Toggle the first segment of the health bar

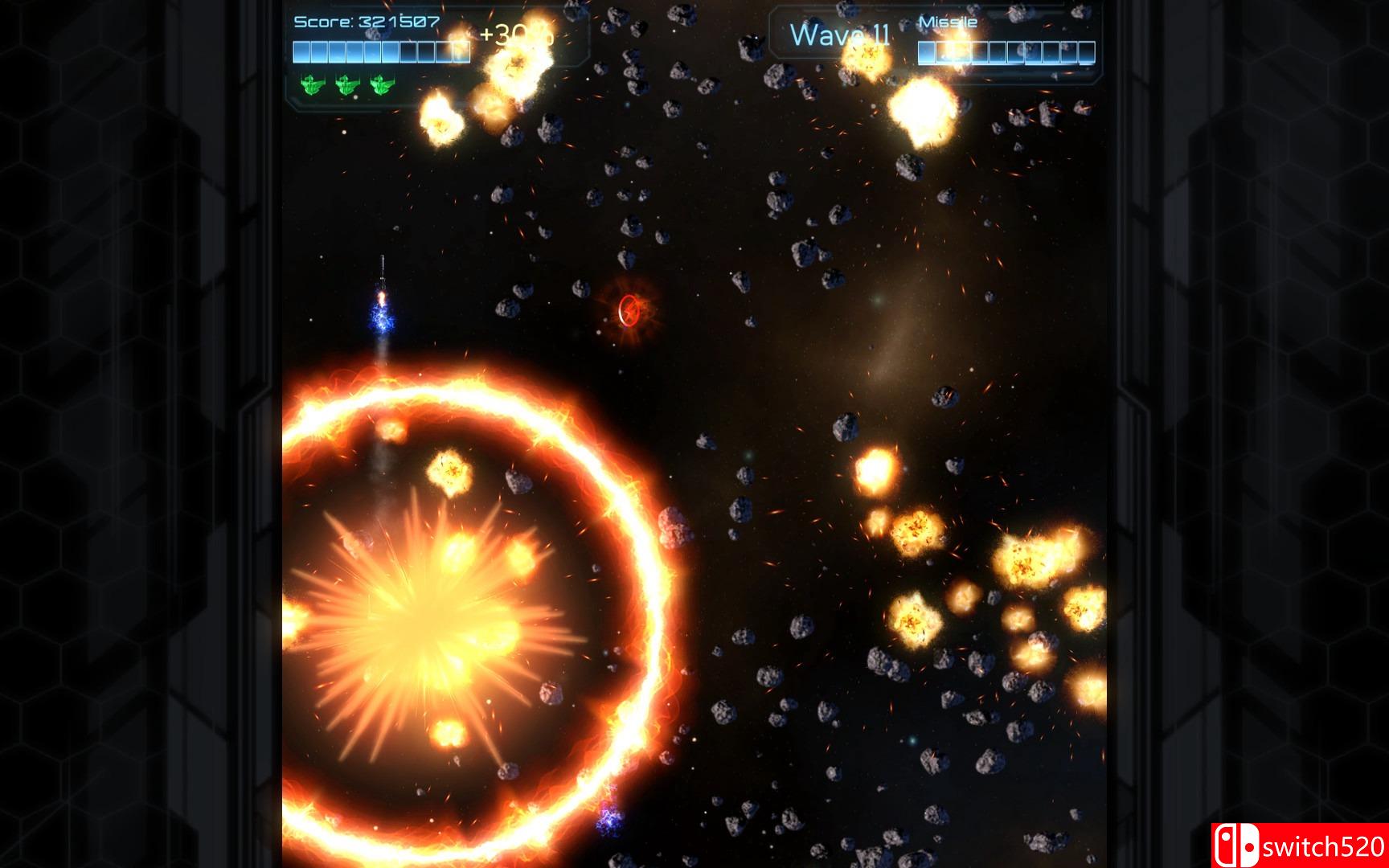pos(301,52)
